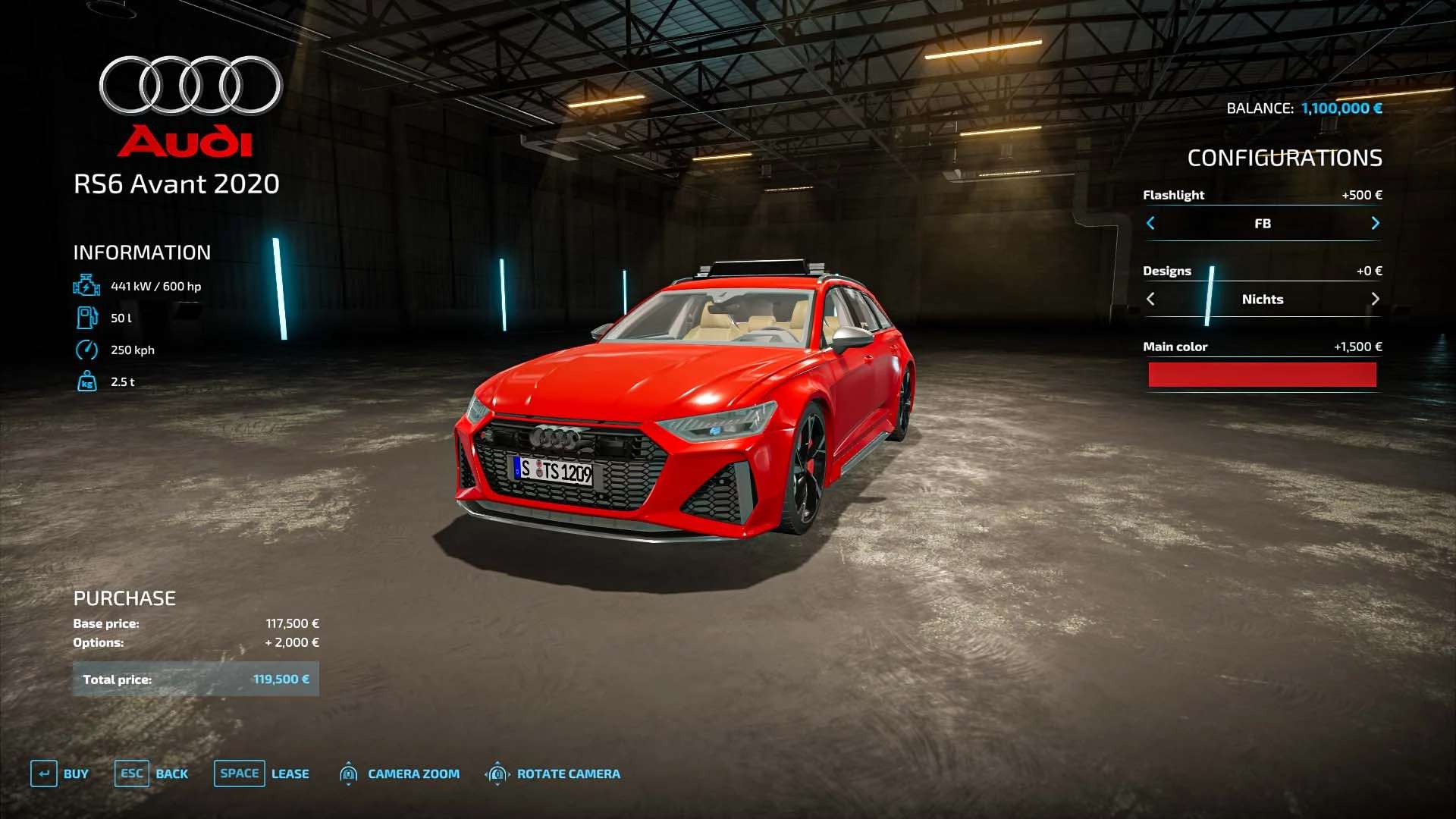Switch to previous Designs option
Image resolution: width=1456 pixels, height=819 pixels.
1150,299
